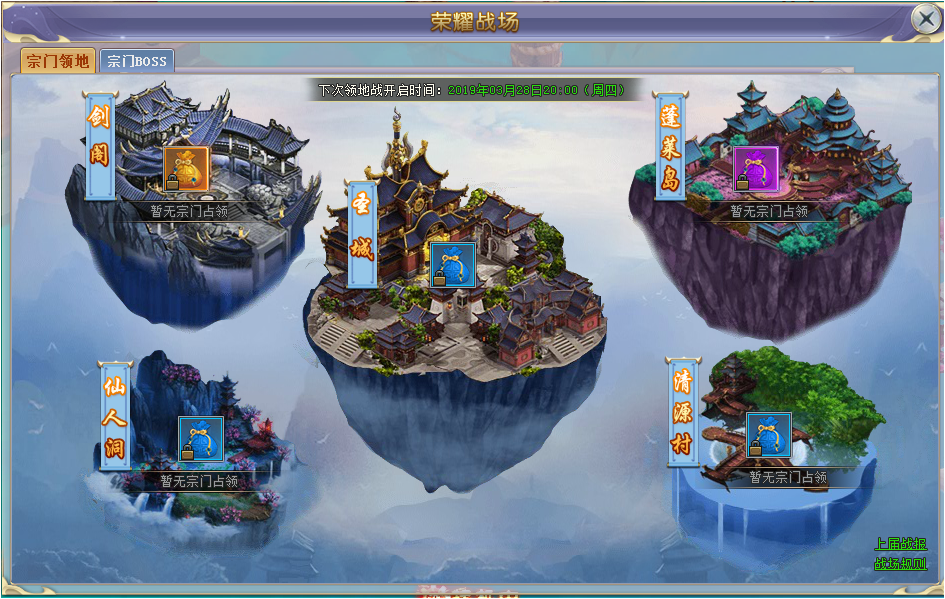Viewport: 945px width, 599px height.
Task: Open the 上届战报 link
Action: pos(901,544)
